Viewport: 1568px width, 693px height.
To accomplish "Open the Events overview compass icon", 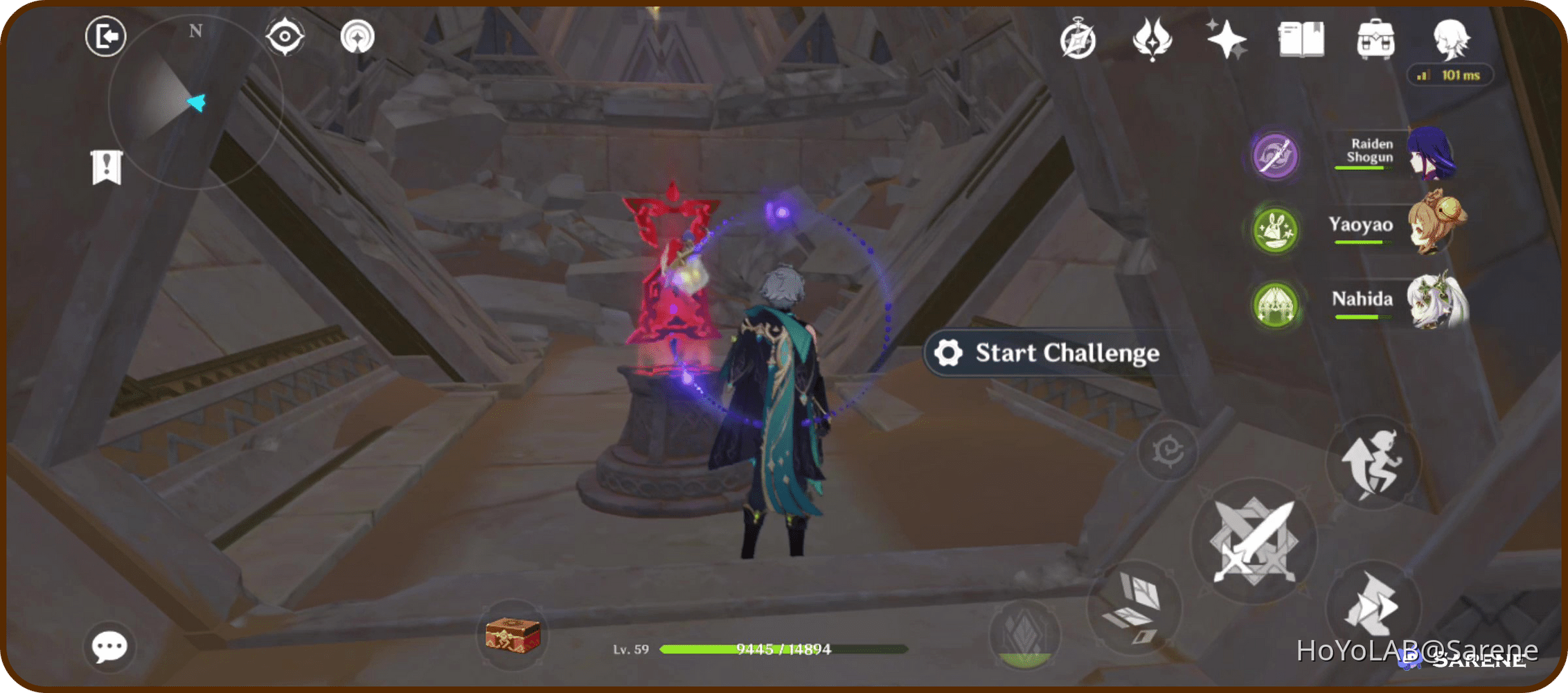I will point(1077,40).
